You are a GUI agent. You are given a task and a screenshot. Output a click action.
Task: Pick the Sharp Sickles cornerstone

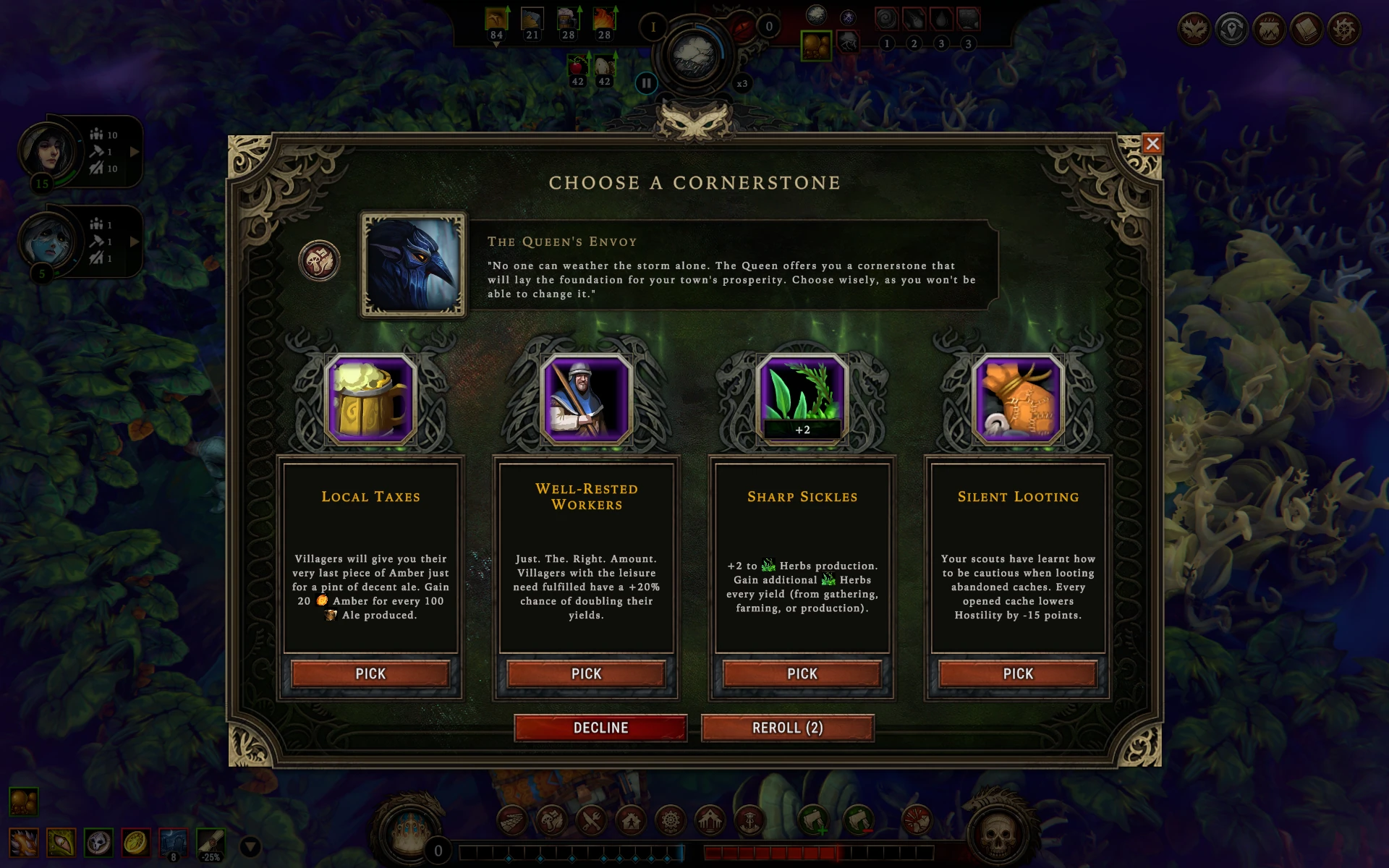click(802, 673)
